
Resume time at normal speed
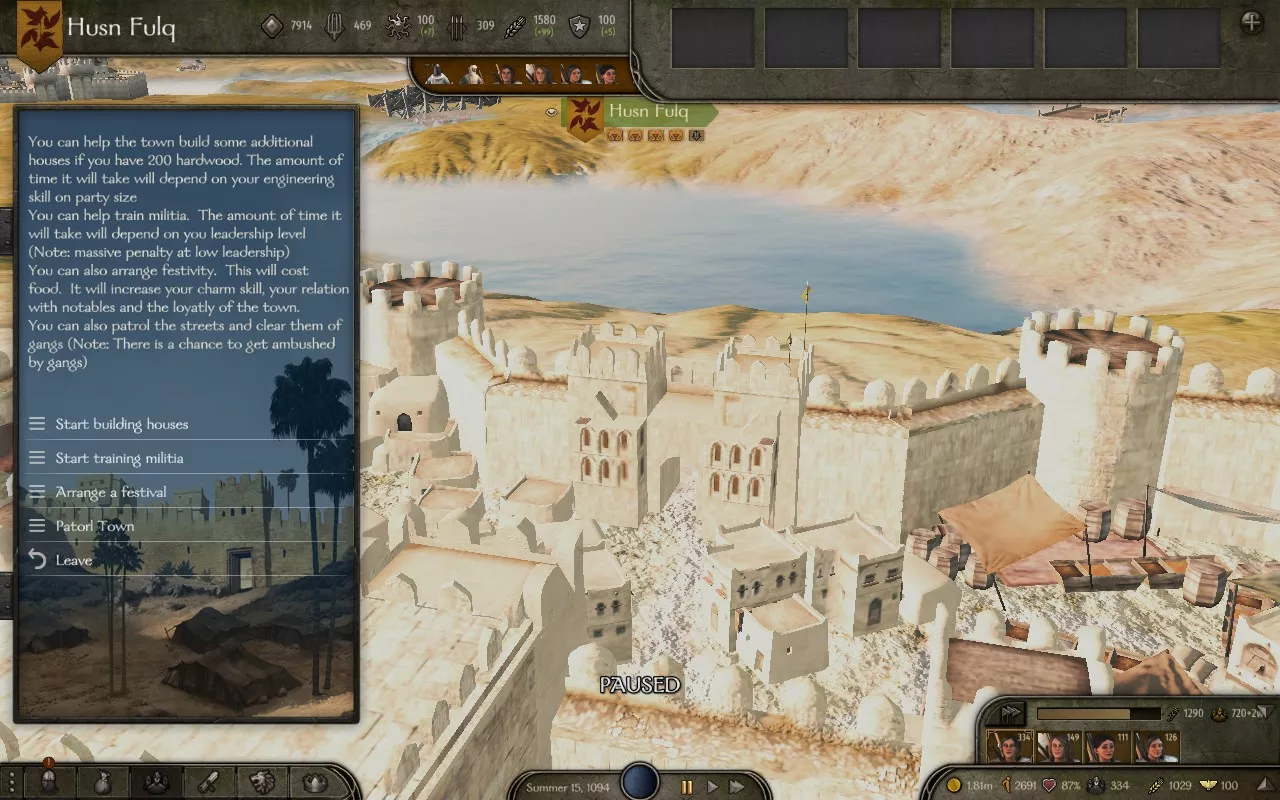point(712,787)
